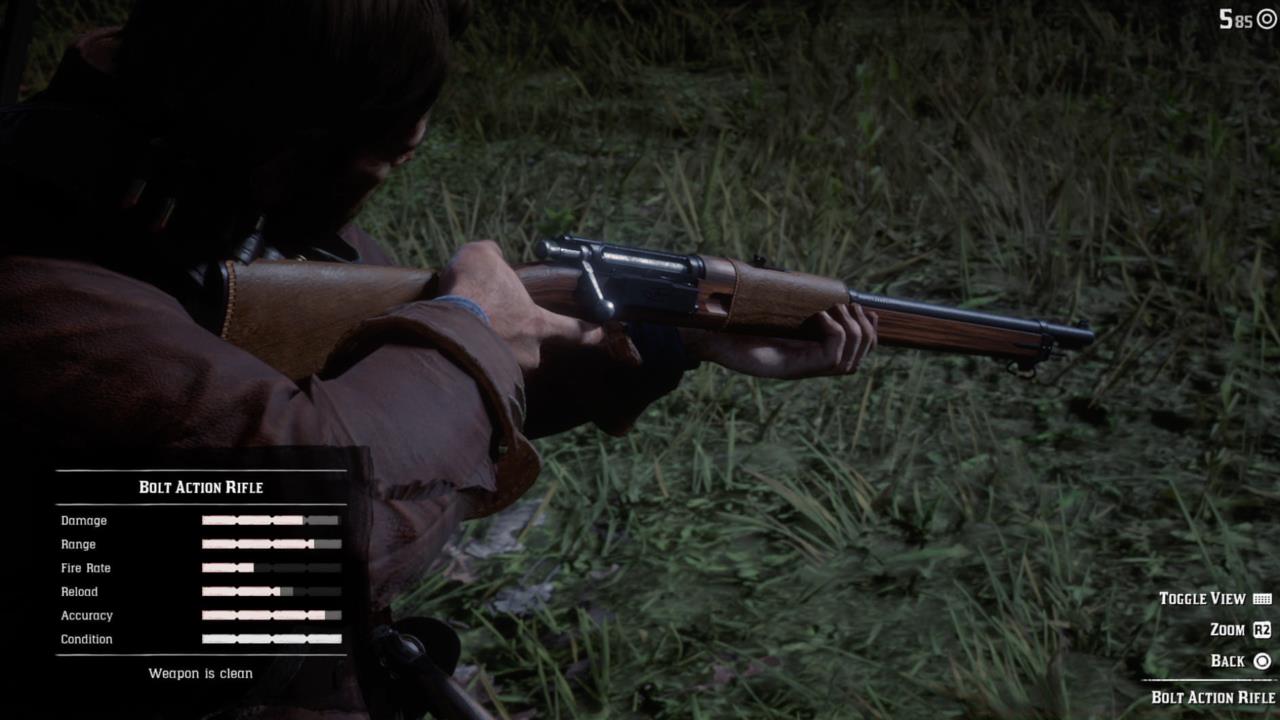Screen dimensions: 1280x720
Task: Click the circle button icon beside Back
Action: (1260, 660)
